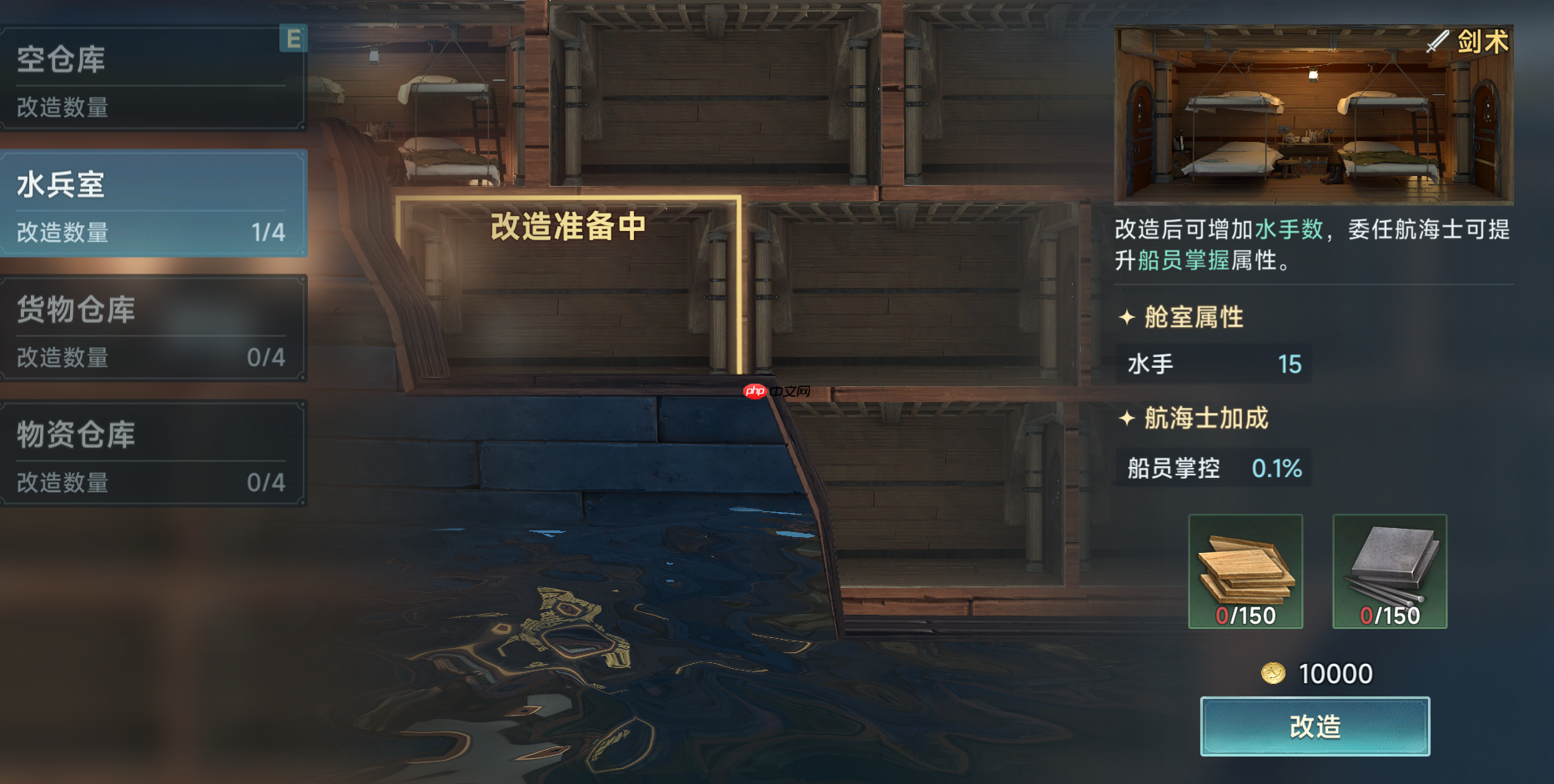
Task: Click the star icon beside 舱室属性
Action: (1128, 317)
